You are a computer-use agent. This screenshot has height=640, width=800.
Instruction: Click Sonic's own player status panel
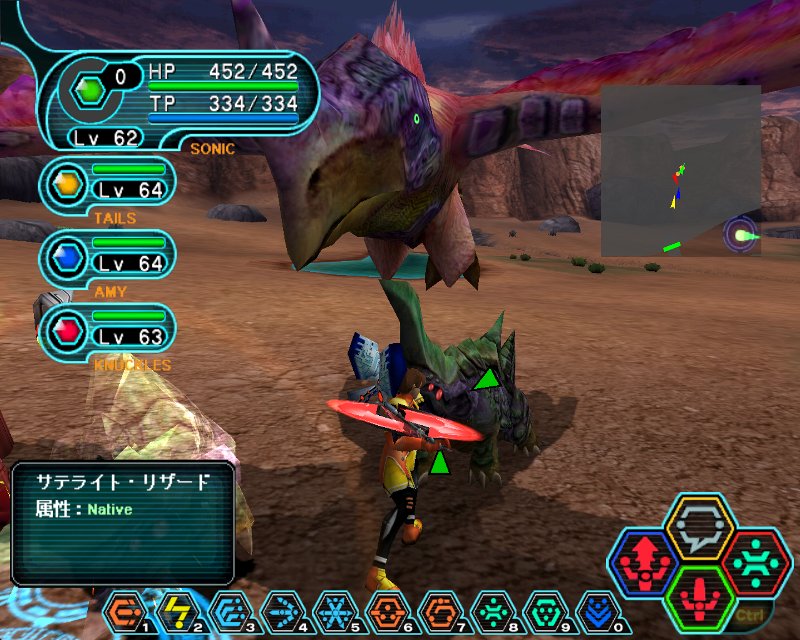click(x=180, y=98)
